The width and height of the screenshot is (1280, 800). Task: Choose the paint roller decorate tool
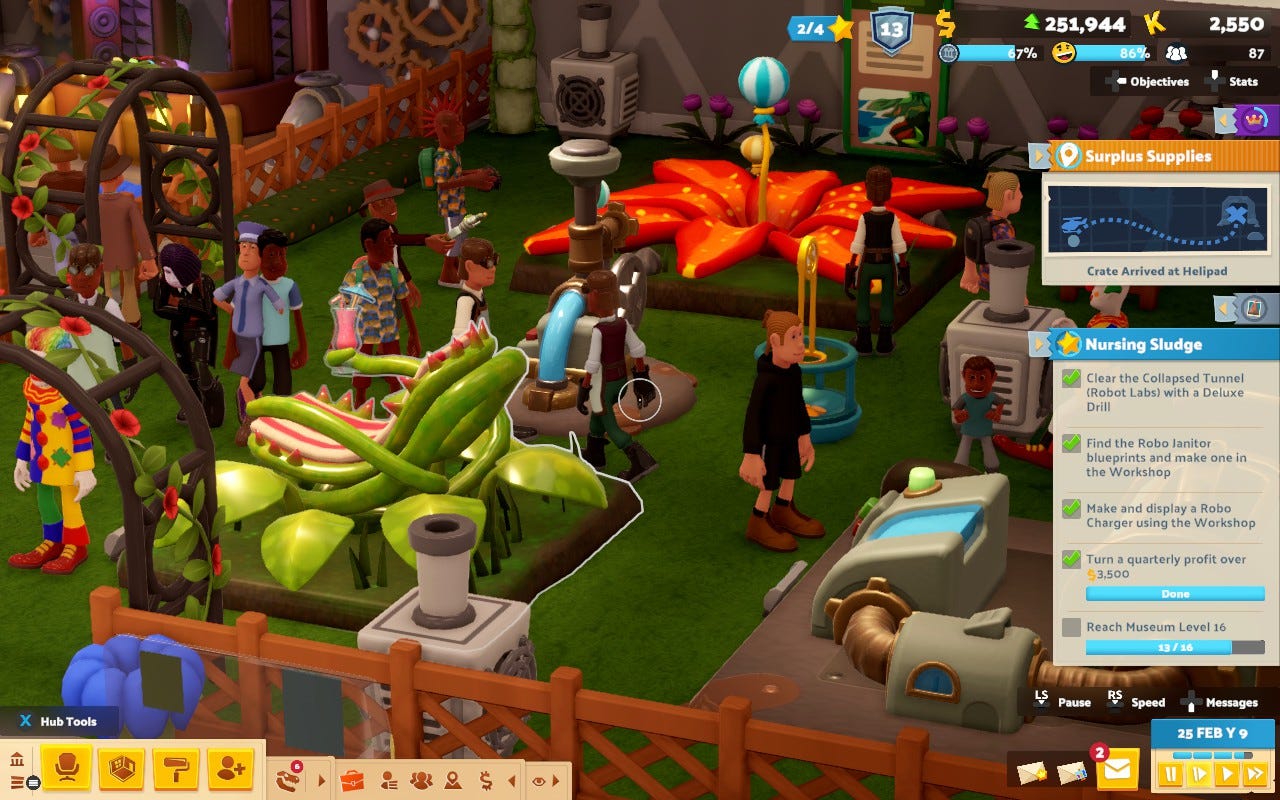point(176,768)
